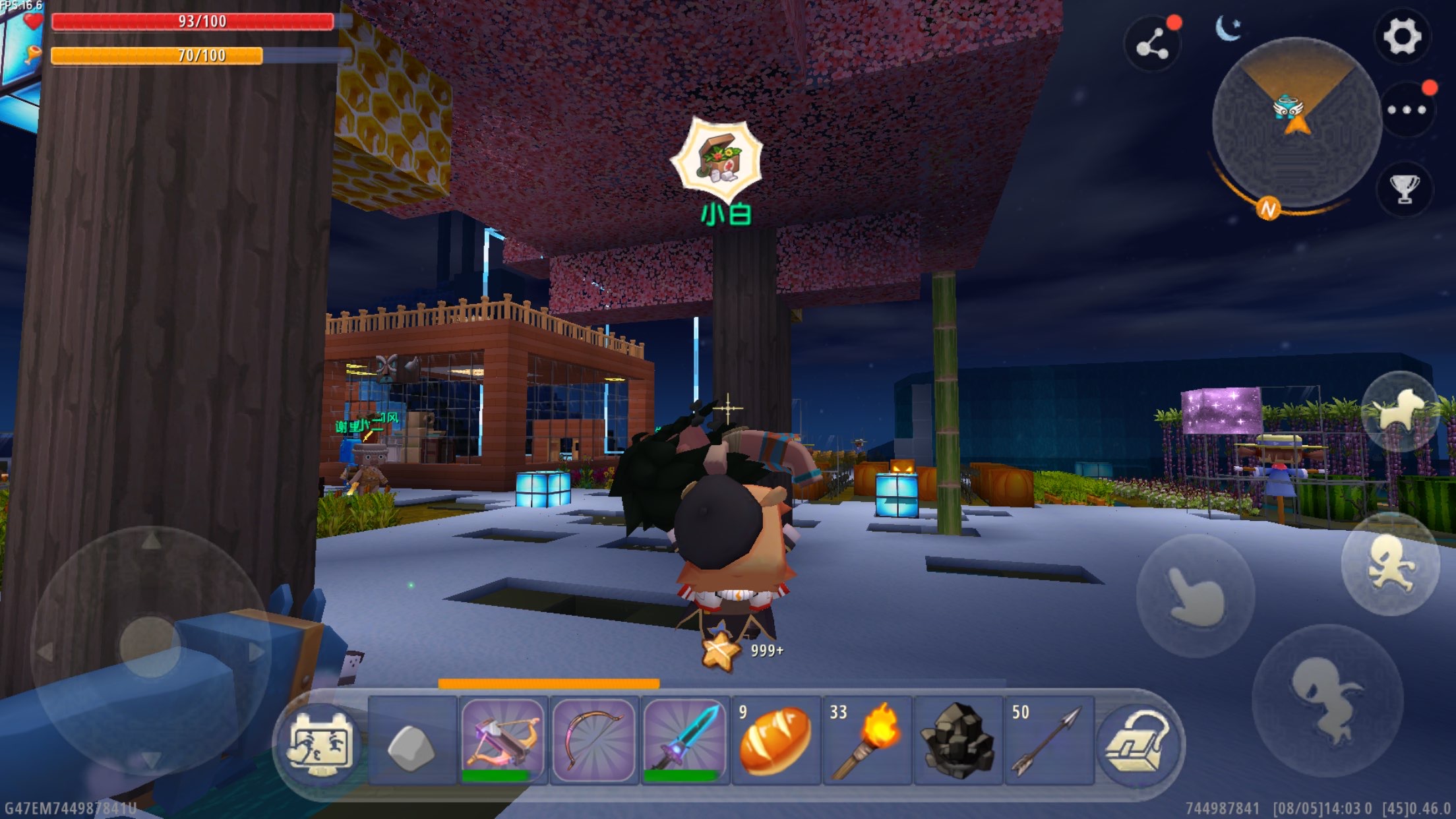Image resolution: width=1456 pixels, height=819 pixels.
Task: Tap the pointing hand interact button
Action: click(1195, 595)
